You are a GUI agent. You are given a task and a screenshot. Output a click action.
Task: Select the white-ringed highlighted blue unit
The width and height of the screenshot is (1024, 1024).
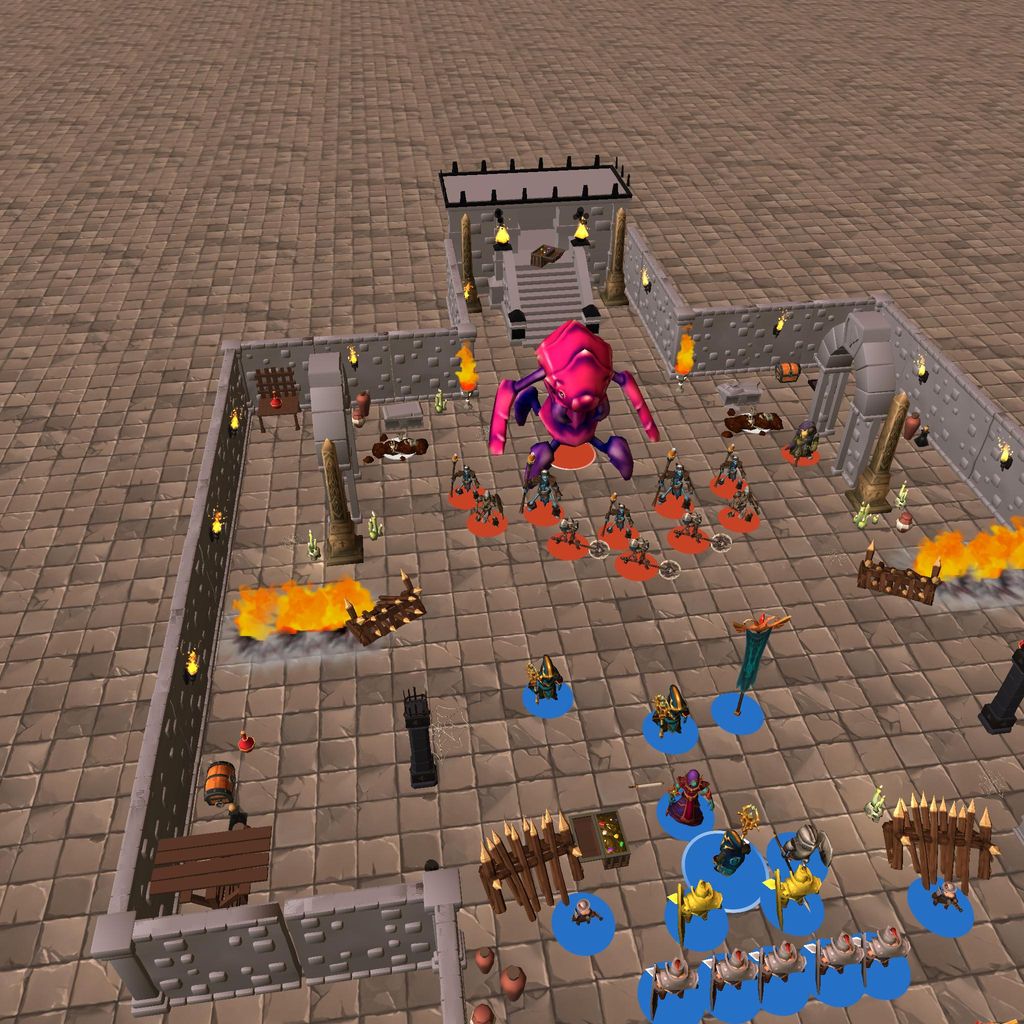(x=733, y=856)
